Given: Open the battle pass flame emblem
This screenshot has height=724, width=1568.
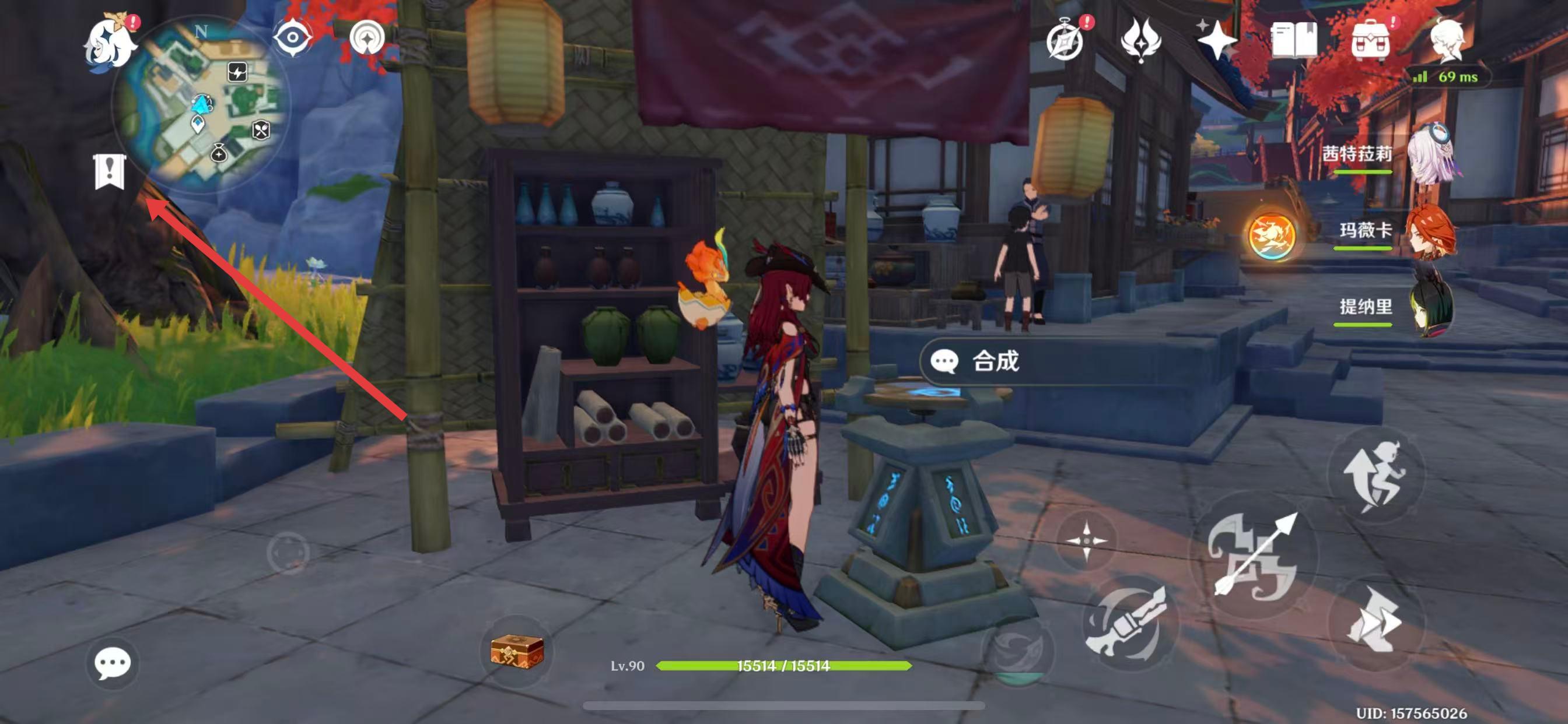Looking at the screenshot, I should (x=1140, y=40).
